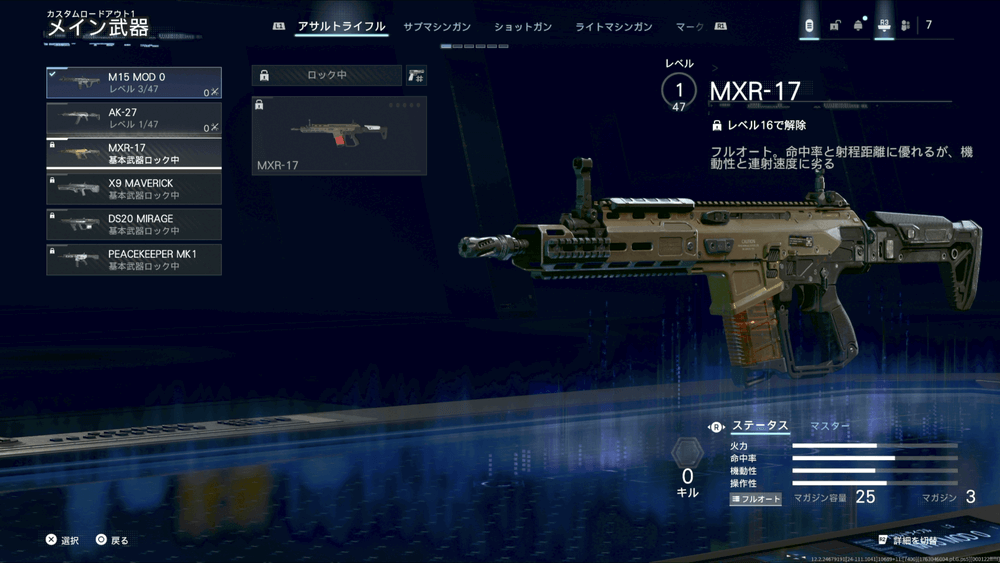Switch to the アサルトライフル tab

tap(341, 27)
